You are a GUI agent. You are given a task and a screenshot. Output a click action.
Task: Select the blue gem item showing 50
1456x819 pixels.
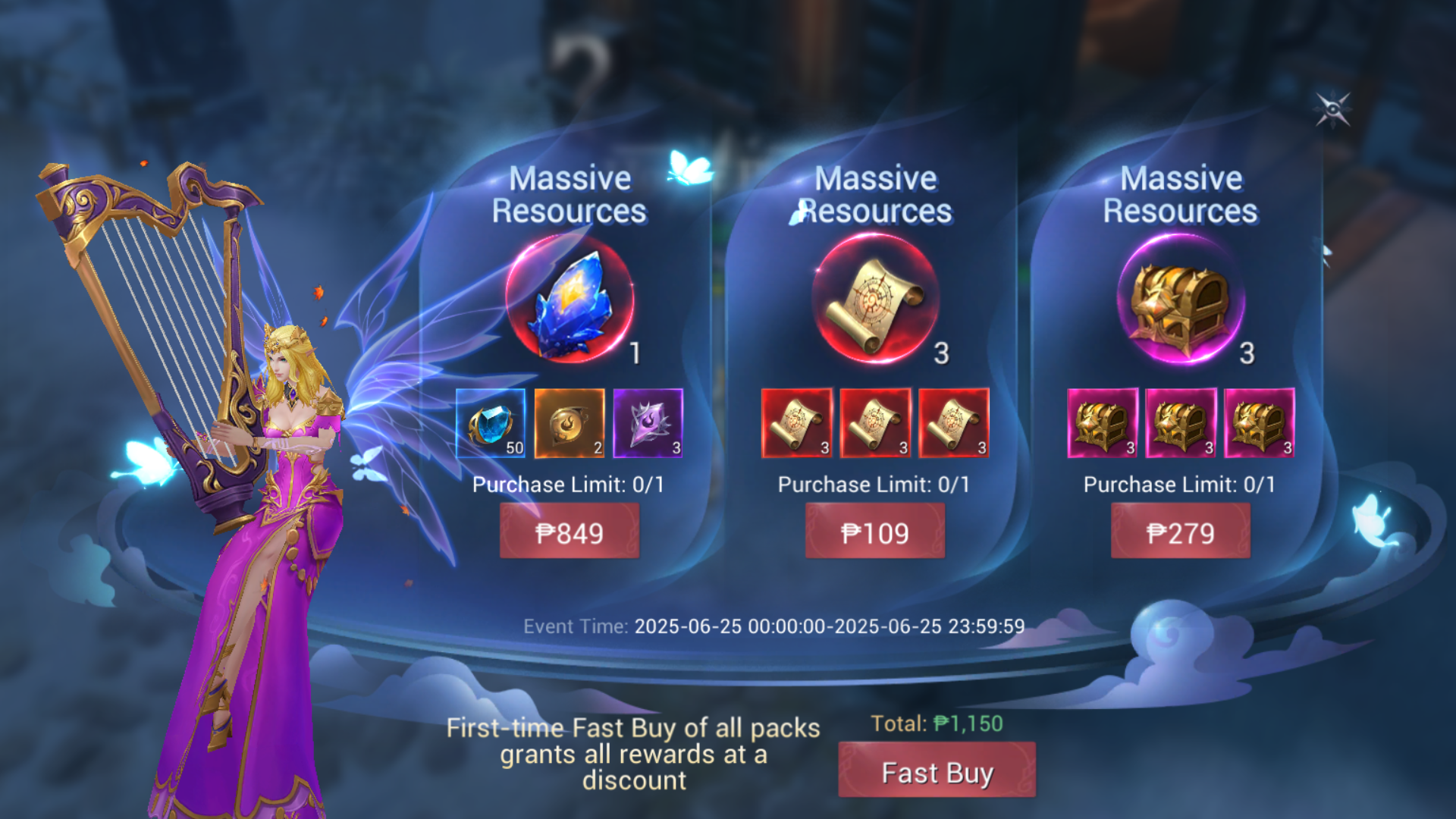(x=491, y=423)
